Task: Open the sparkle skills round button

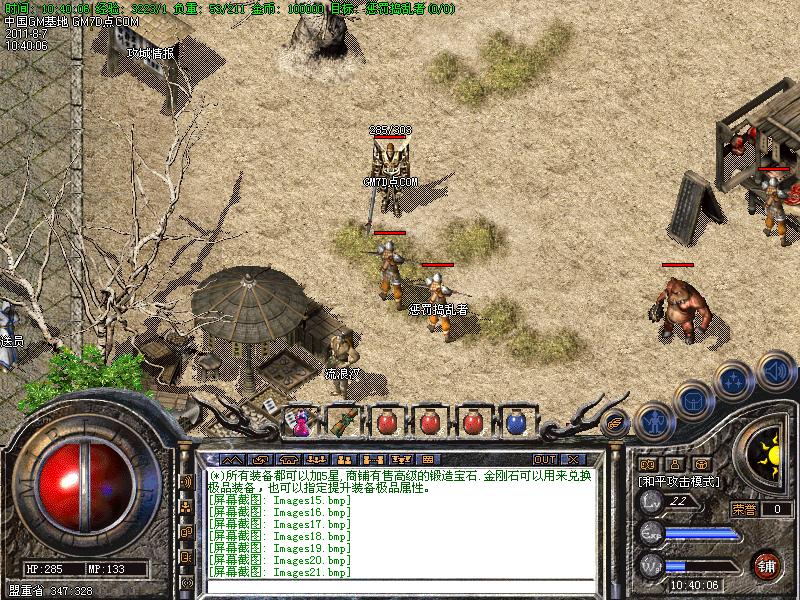Action: (x=735, y=380)
